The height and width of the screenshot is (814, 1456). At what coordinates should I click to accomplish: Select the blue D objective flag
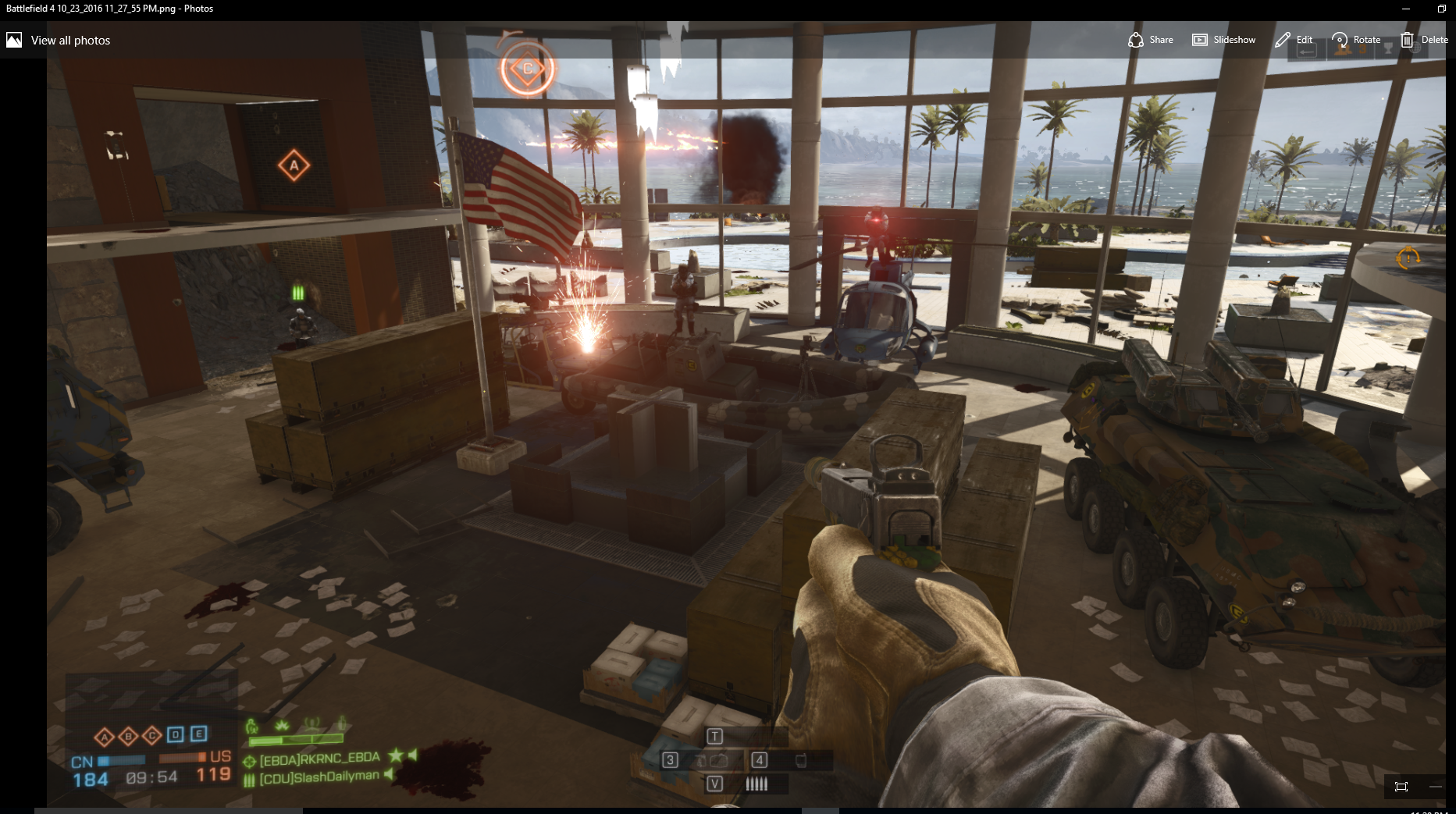176,734
